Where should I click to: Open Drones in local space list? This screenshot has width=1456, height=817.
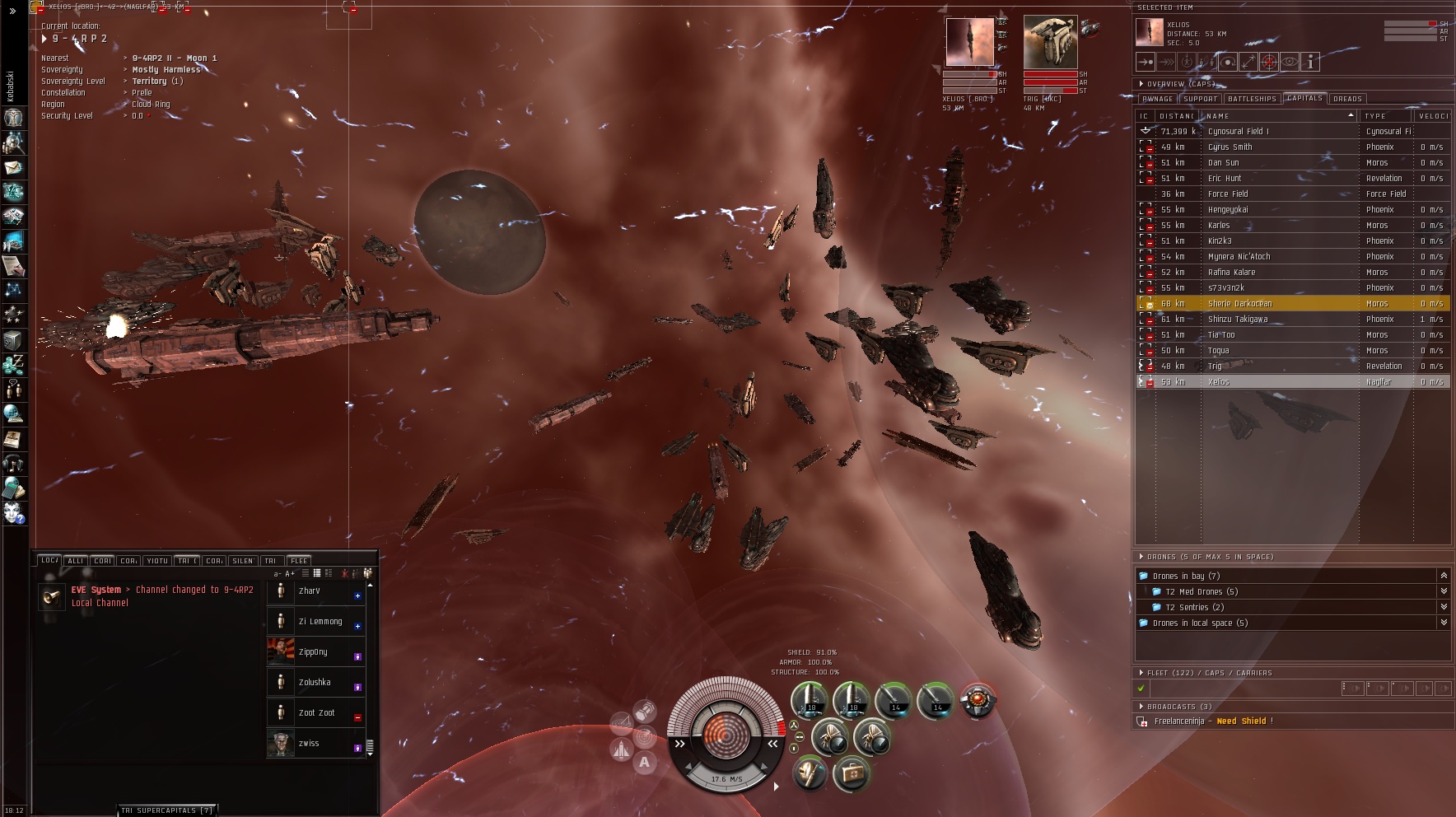click(x=1200, y=623)
